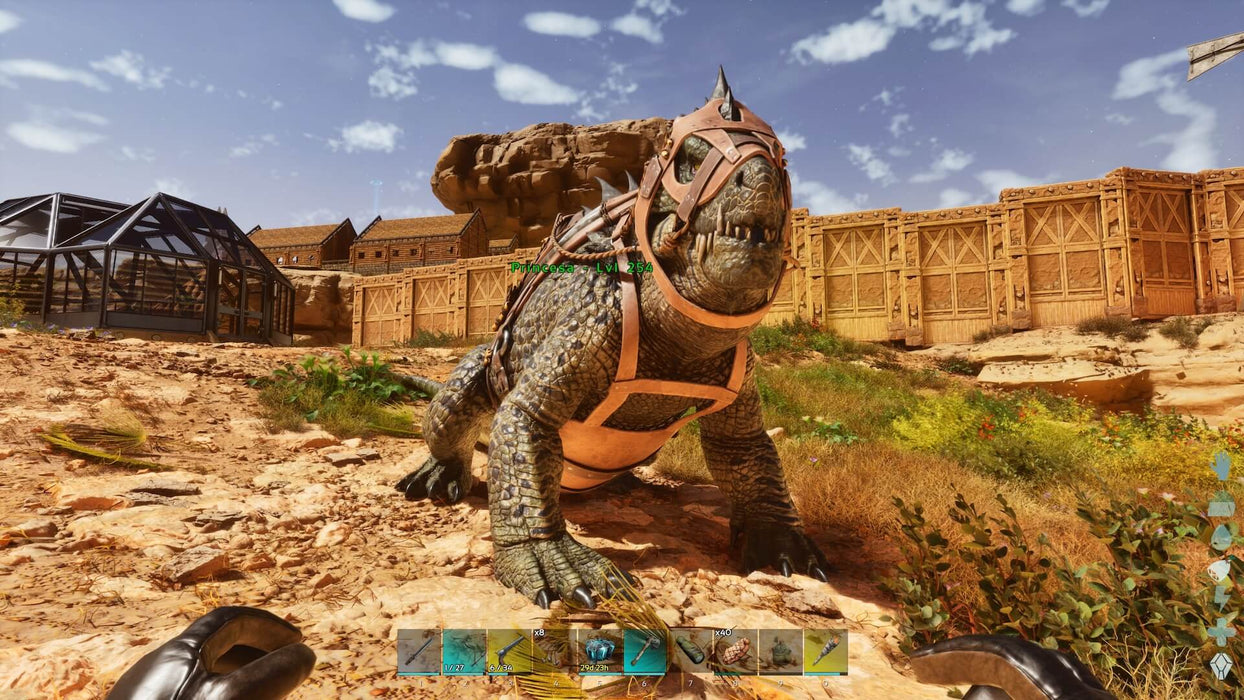The height and width of the screenshot is (700, 1244).
Task: Equip the torch in the last hotbar slot
Action: [x=825, y=651]
